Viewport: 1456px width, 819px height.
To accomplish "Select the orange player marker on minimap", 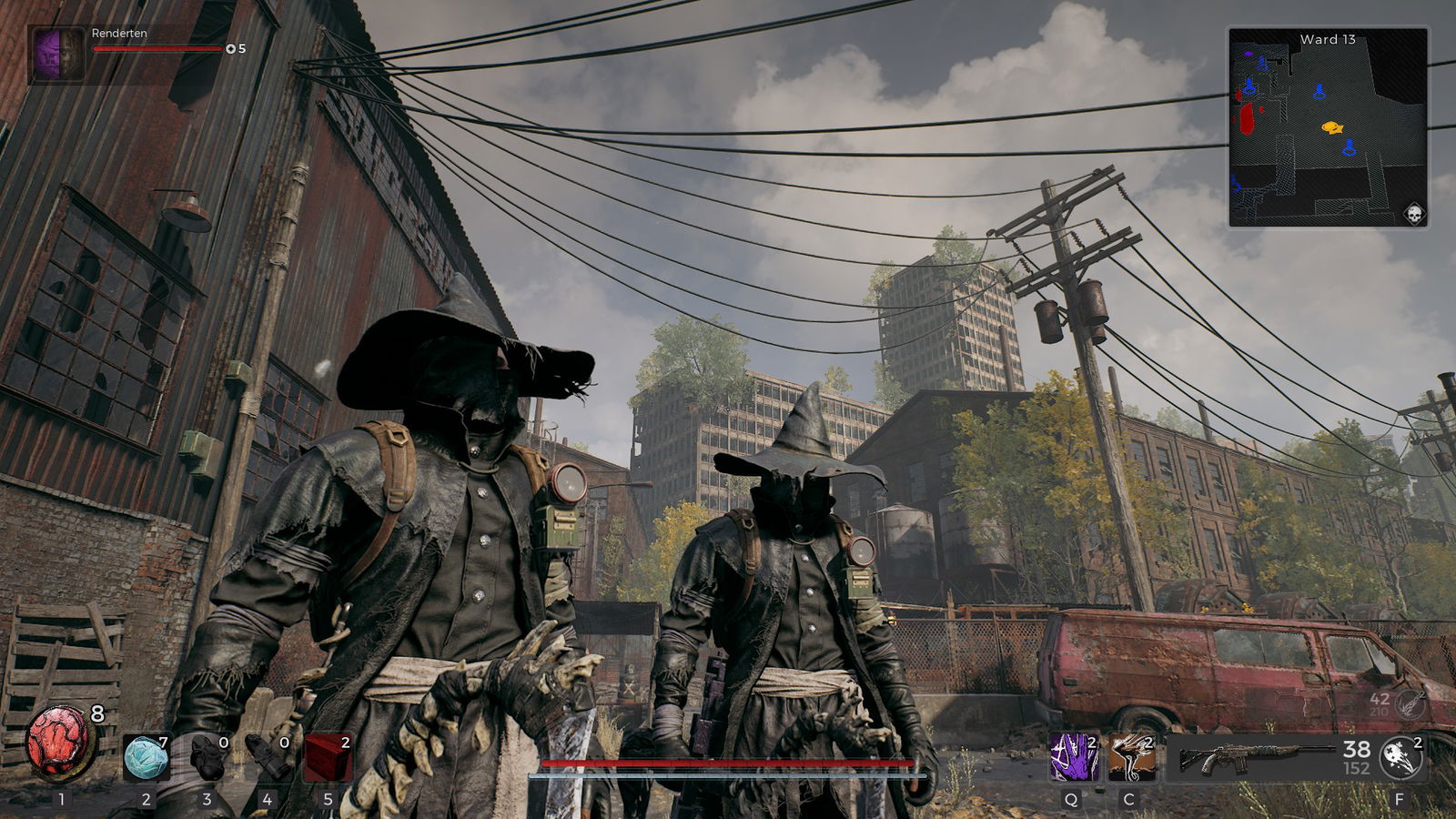I will click(x=1332, y=127).
